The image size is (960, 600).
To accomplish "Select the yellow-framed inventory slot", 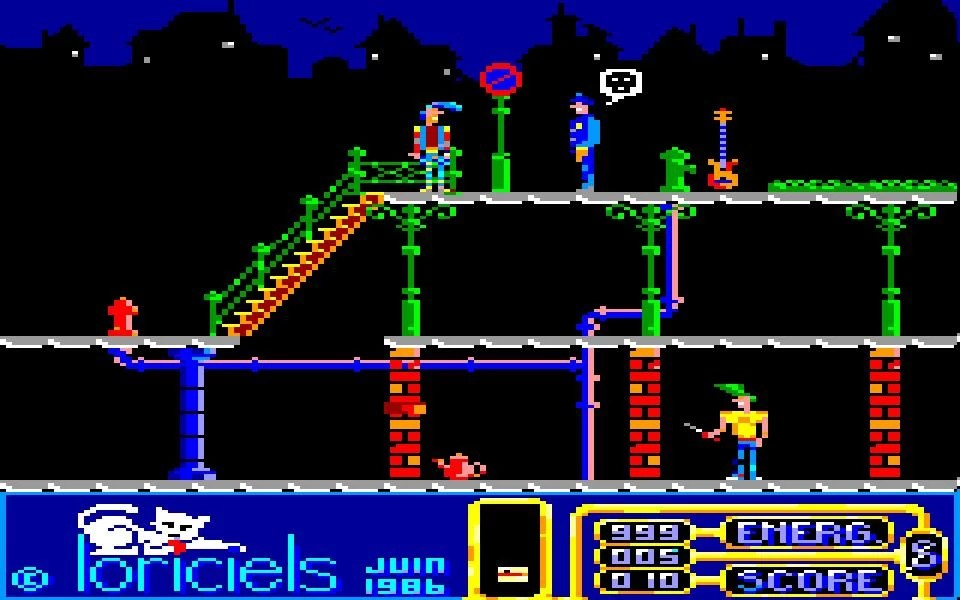I will (510, 547).
